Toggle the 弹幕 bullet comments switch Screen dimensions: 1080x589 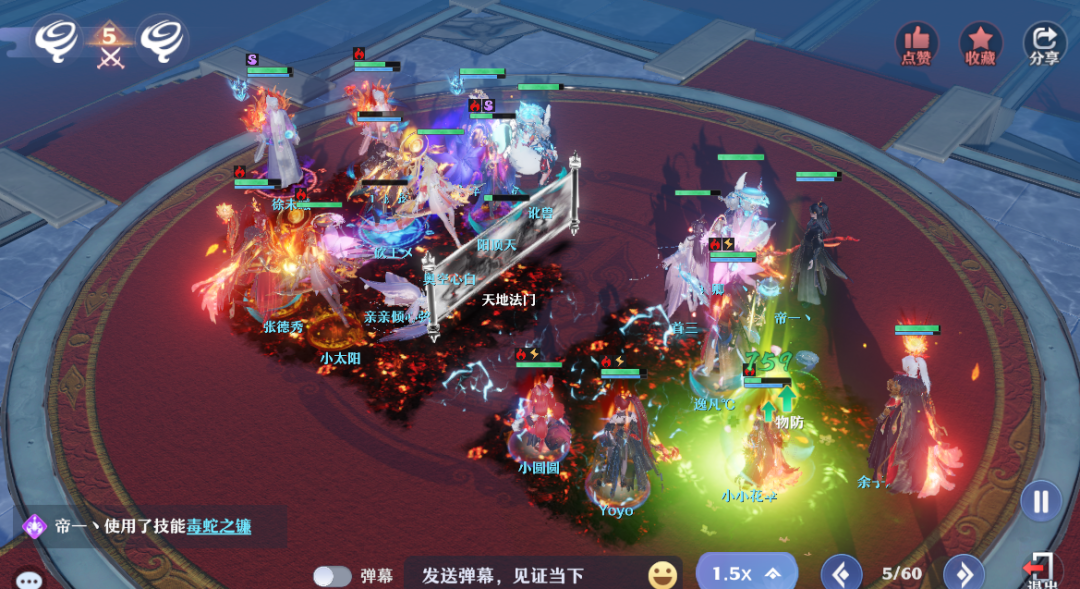(332, 576)
